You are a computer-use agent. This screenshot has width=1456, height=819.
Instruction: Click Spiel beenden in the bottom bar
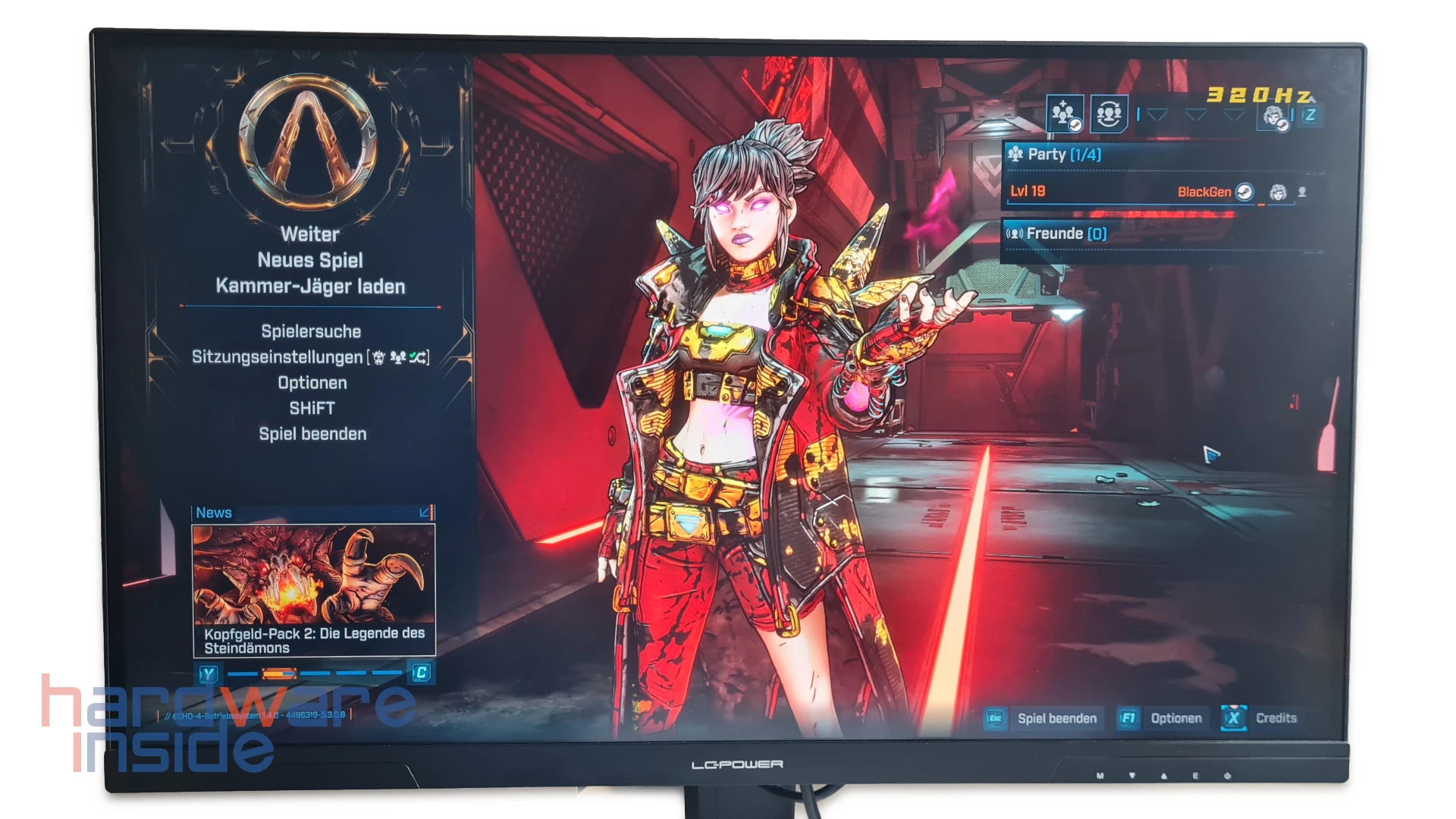(x=1056, y=718)
